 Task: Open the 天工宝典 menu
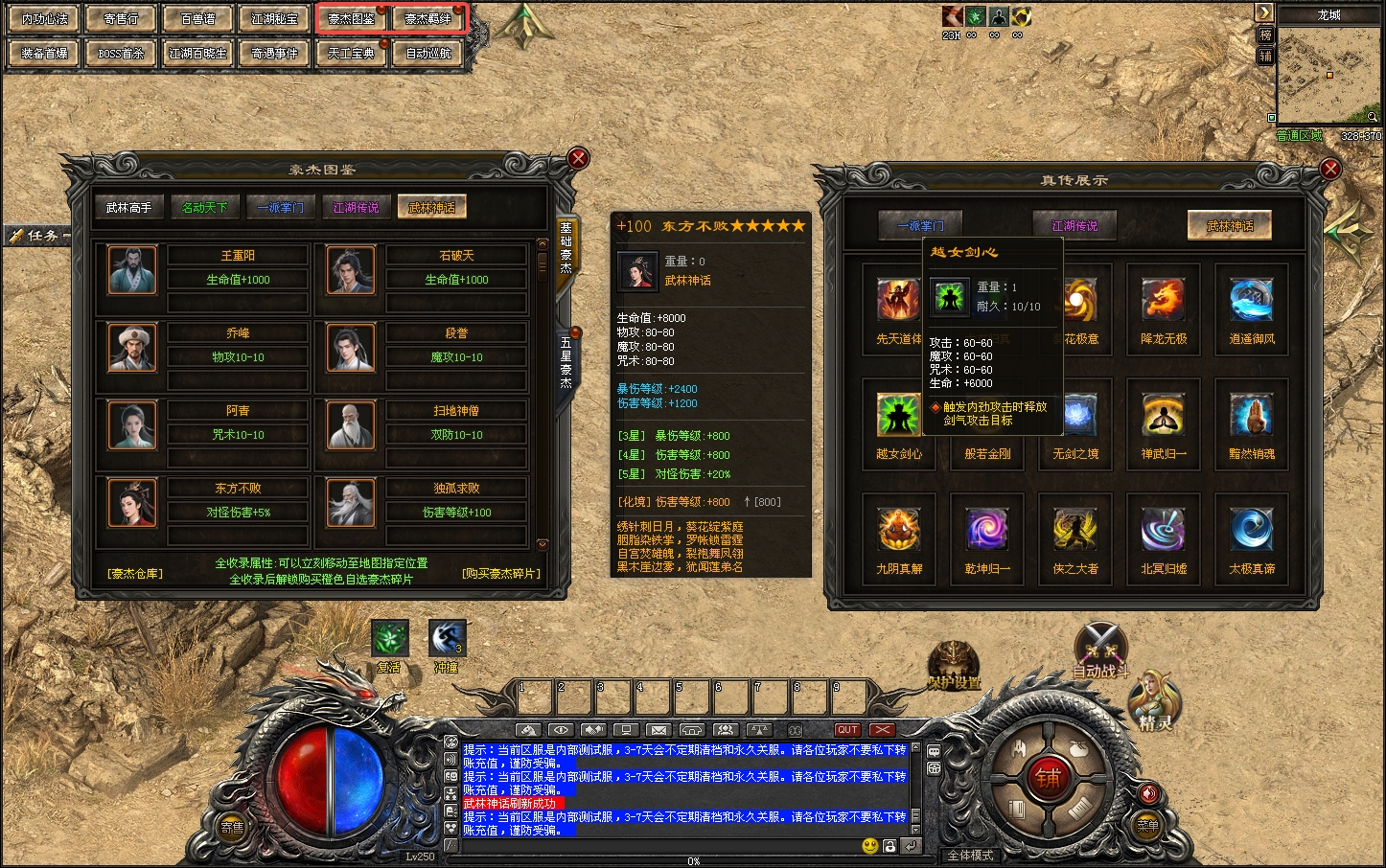352,54
